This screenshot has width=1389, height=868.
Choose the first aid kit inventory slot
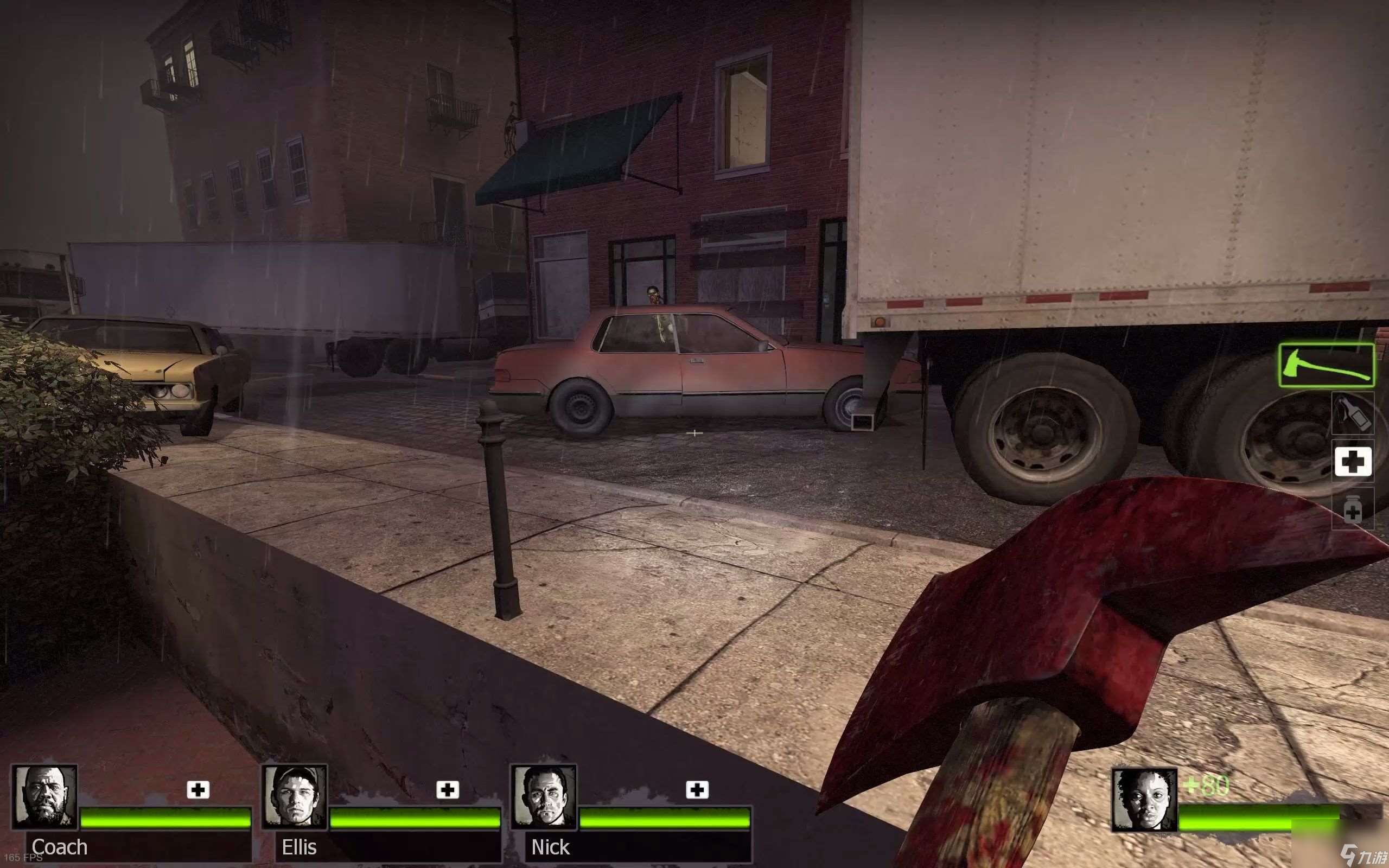pyautogui.click(x=1352, y=462)
